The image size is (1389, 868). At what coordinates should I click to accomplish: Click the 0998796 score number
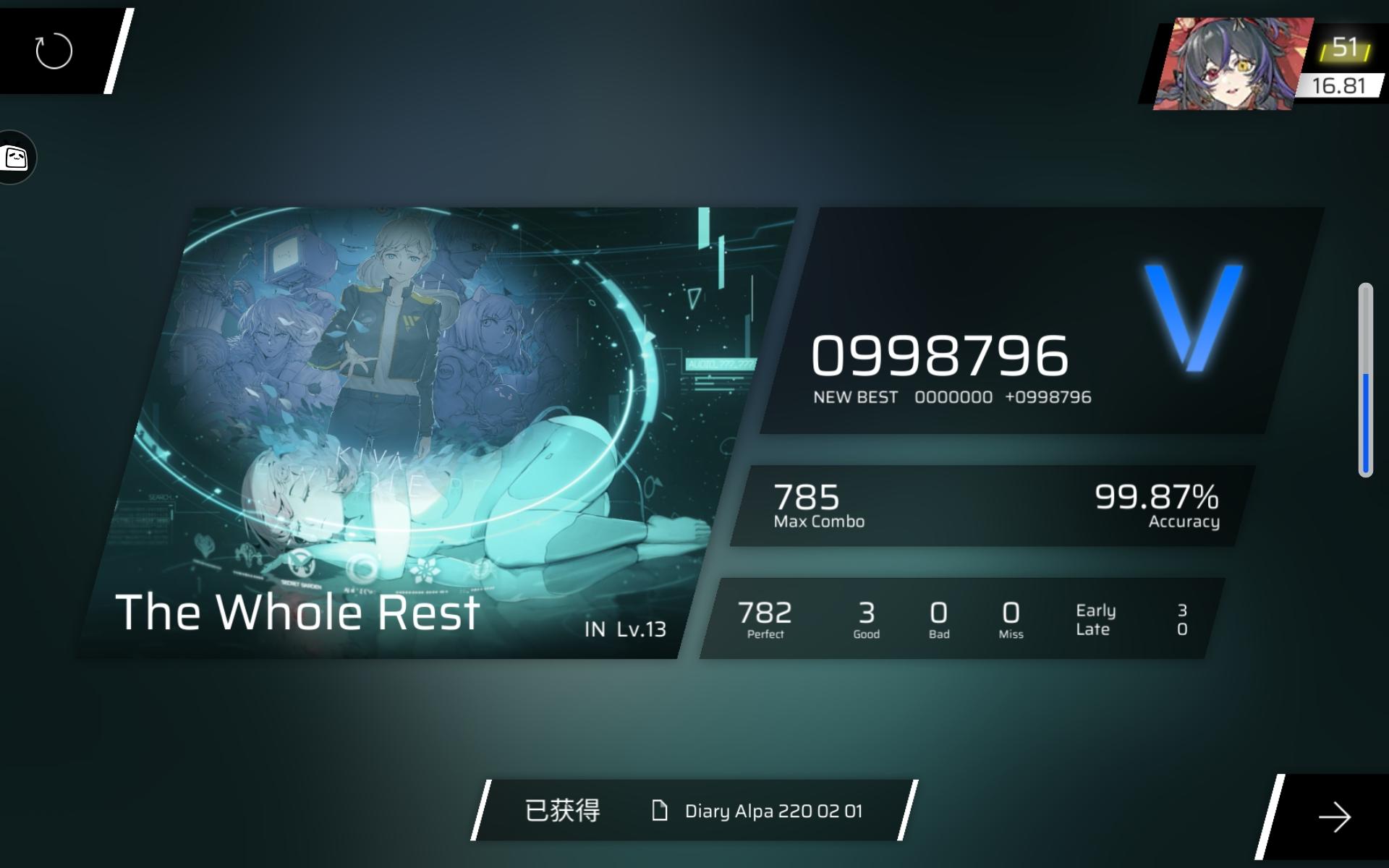pyautogui.click(x=940, y=354)
